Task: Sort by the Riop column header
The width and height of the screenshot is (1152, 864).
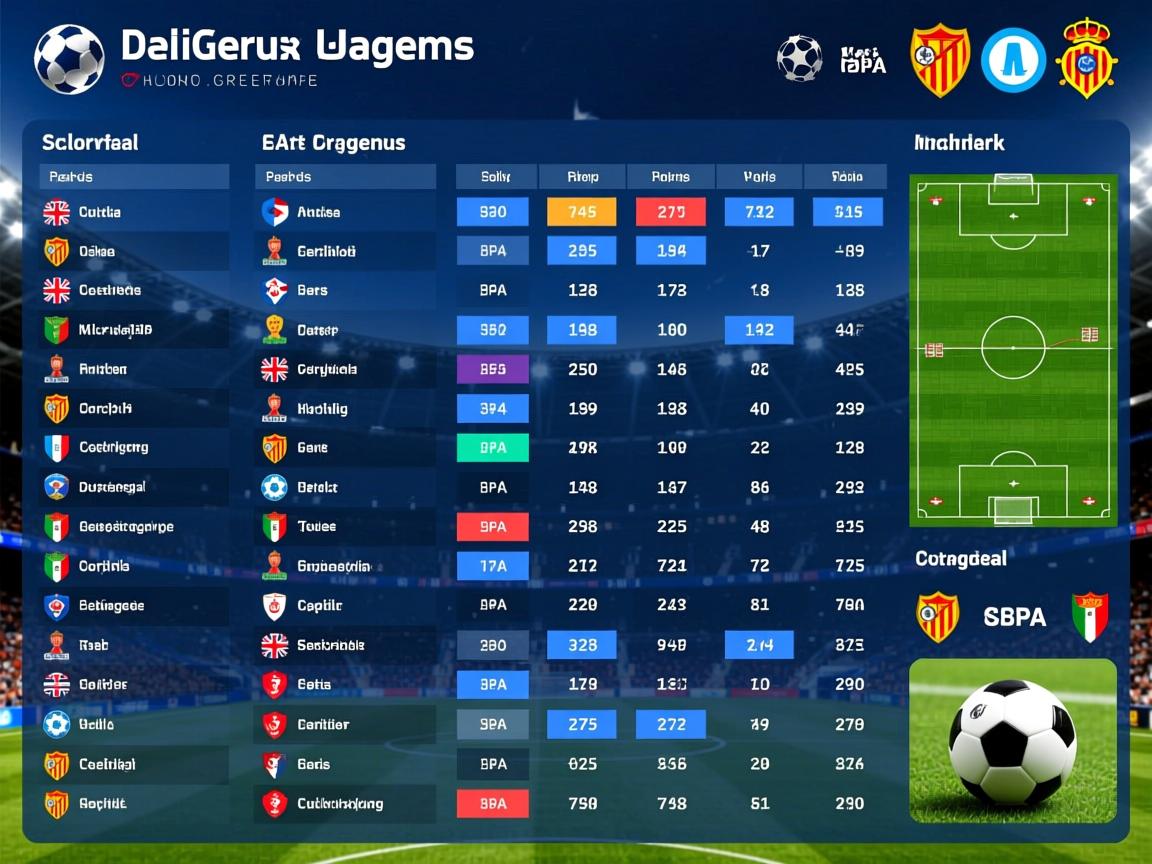Action: click(582, 177)
